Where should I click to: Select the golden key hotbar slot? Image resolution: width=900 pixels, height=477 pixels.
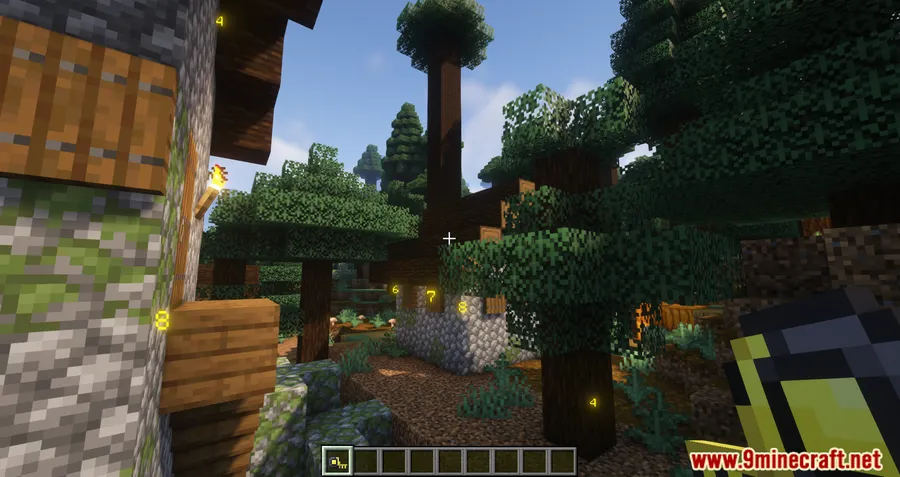(339, 461)
